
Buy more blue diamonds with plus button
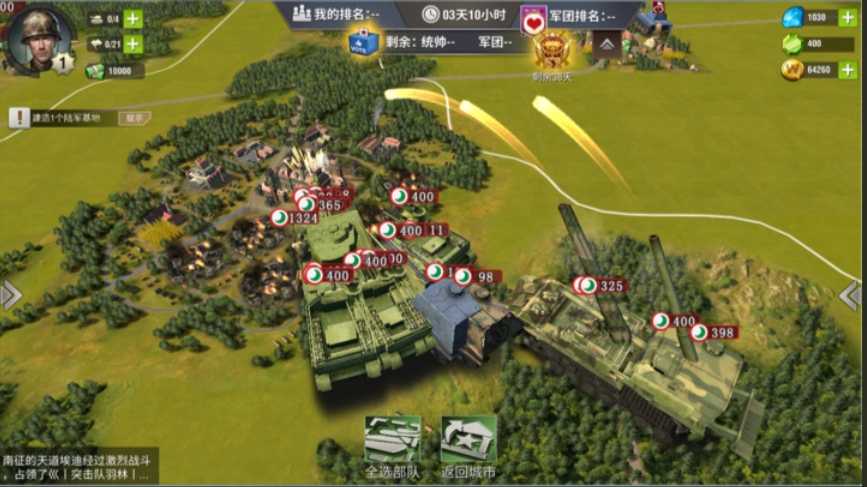(x=847, y=17)
